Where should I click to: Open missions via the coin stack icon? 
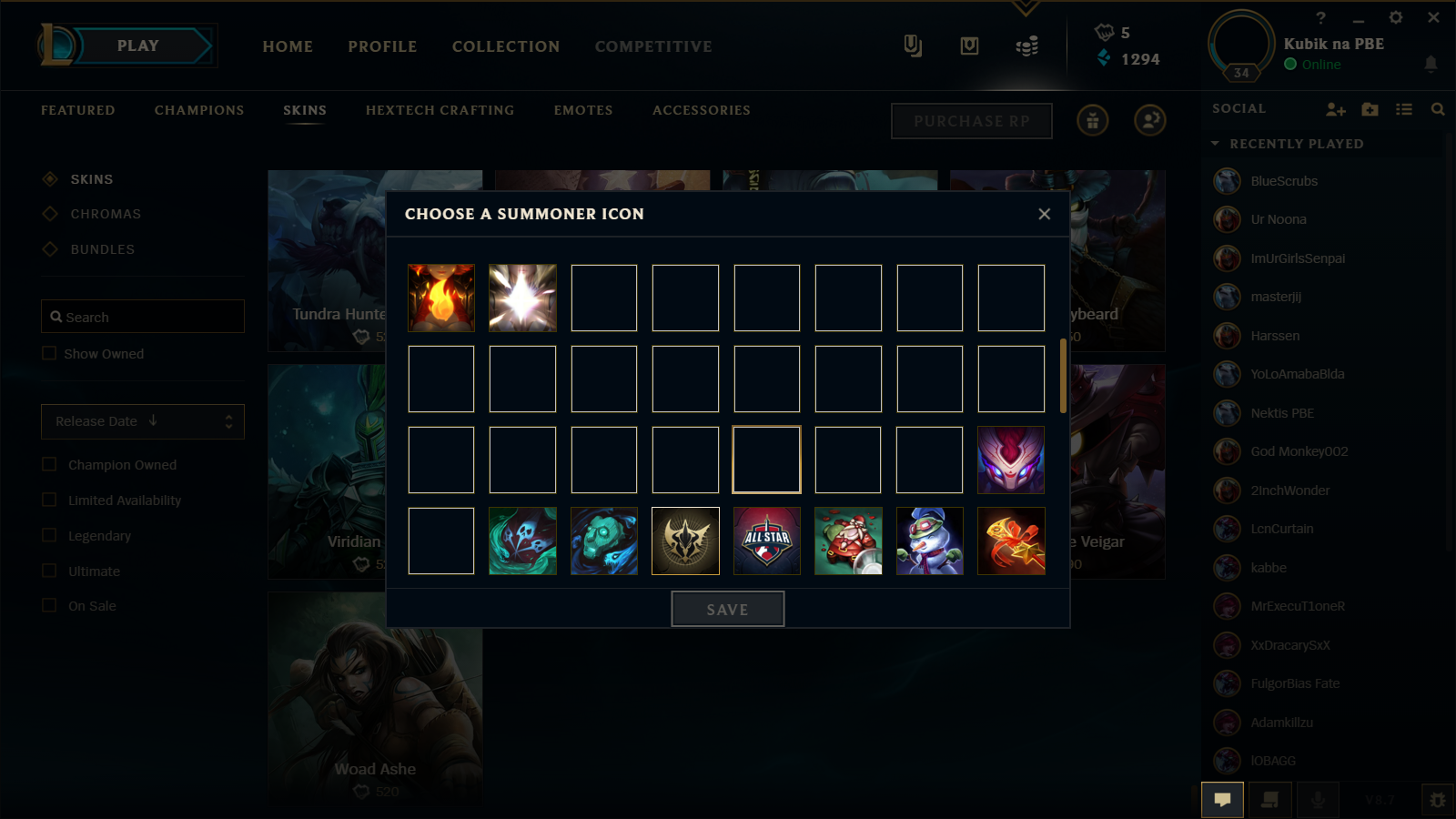(x=1027, y=45)
